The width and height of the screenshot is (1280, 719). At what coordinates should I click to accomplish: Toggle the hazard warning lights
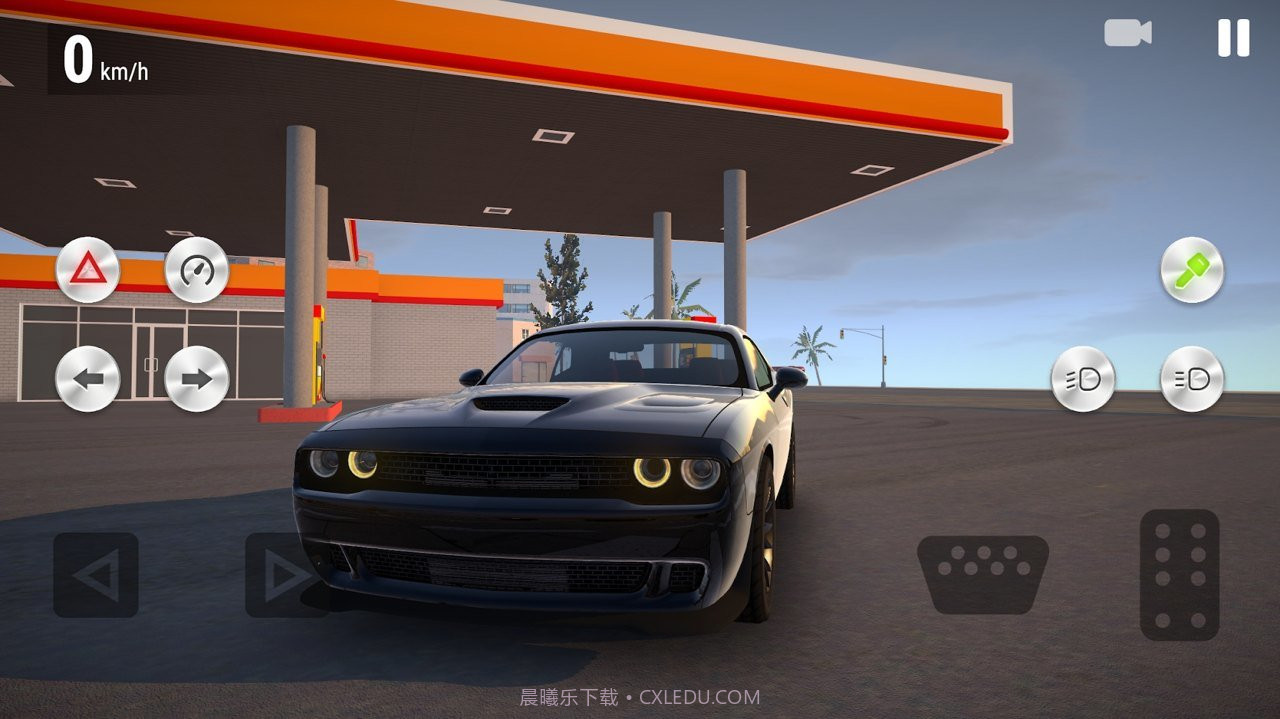(x=88, y=269)
